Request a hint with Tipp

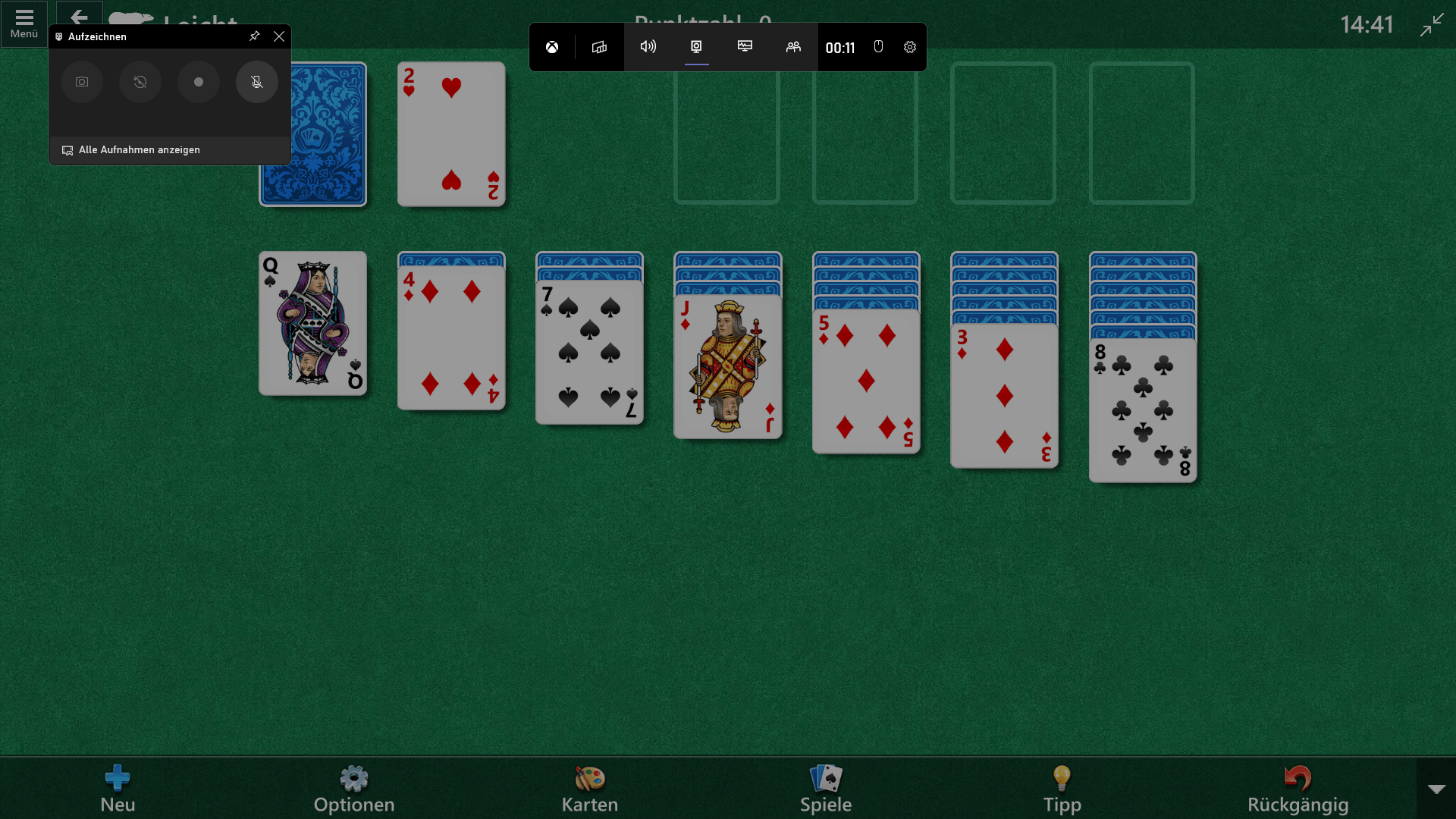click(1062, 789)
